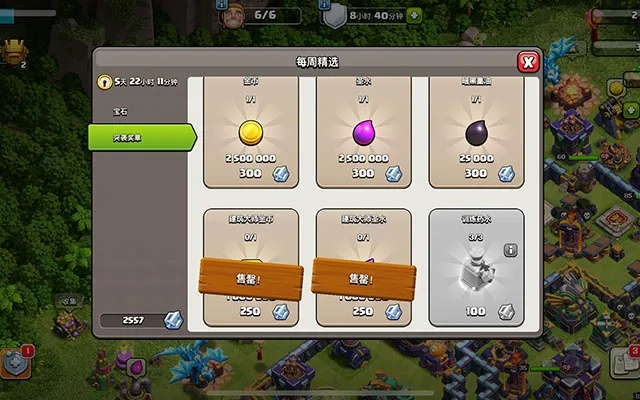Open the training potion info button

(x=511, y=250)
